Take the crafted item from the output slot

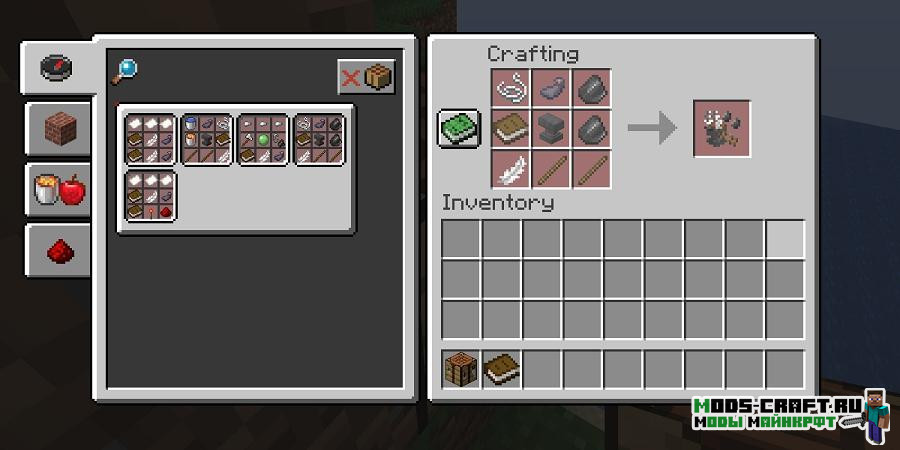tap(721, 128)
